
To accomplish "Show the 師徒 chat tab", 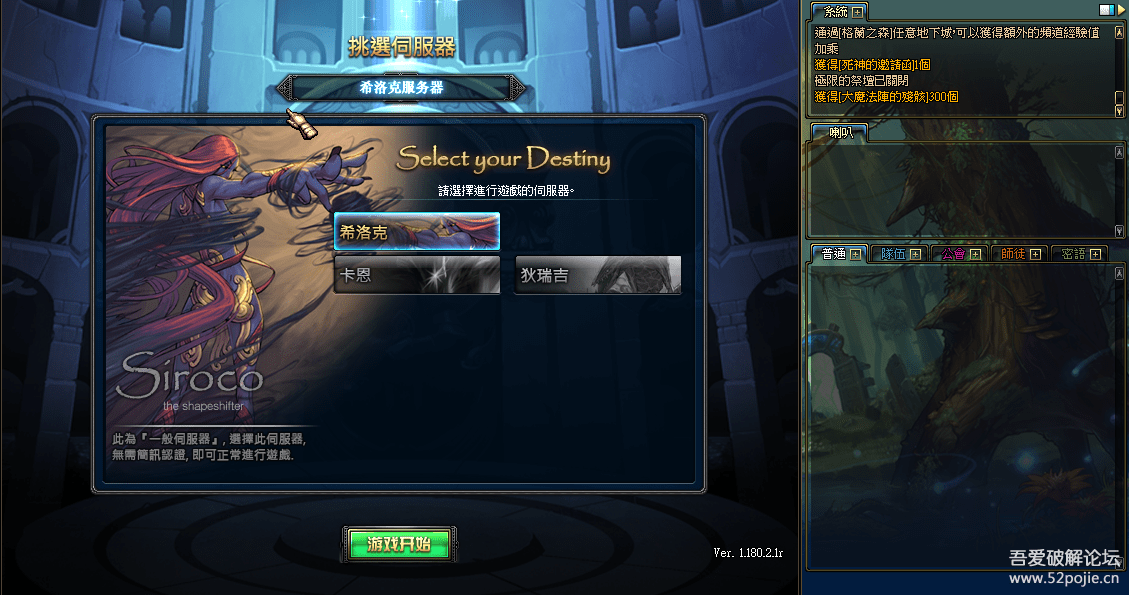I will click(x=1013, y=254).
